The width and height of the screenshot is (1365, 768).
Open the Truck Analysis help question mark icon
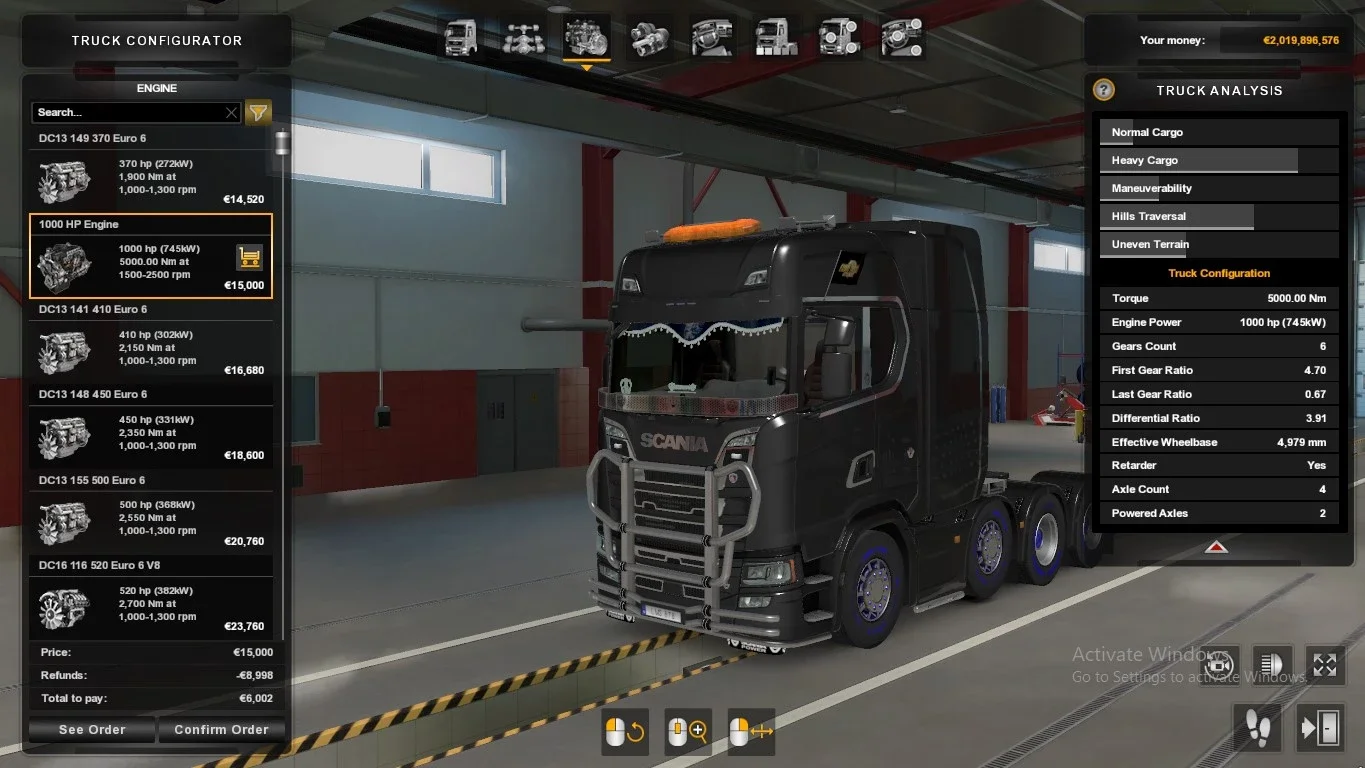1103,89
